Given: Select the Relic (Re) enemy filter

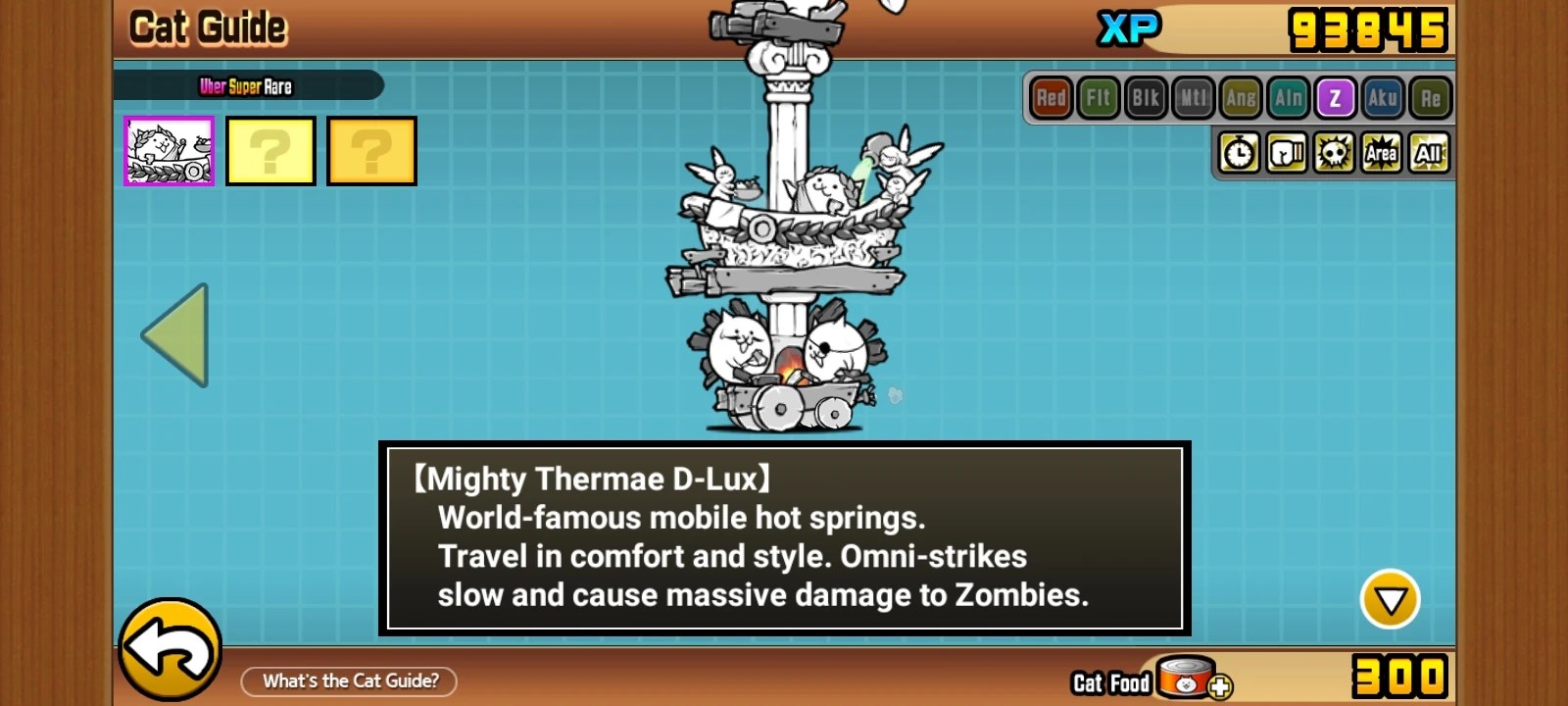Looking at the screenshot, I should coord(1430,98).
